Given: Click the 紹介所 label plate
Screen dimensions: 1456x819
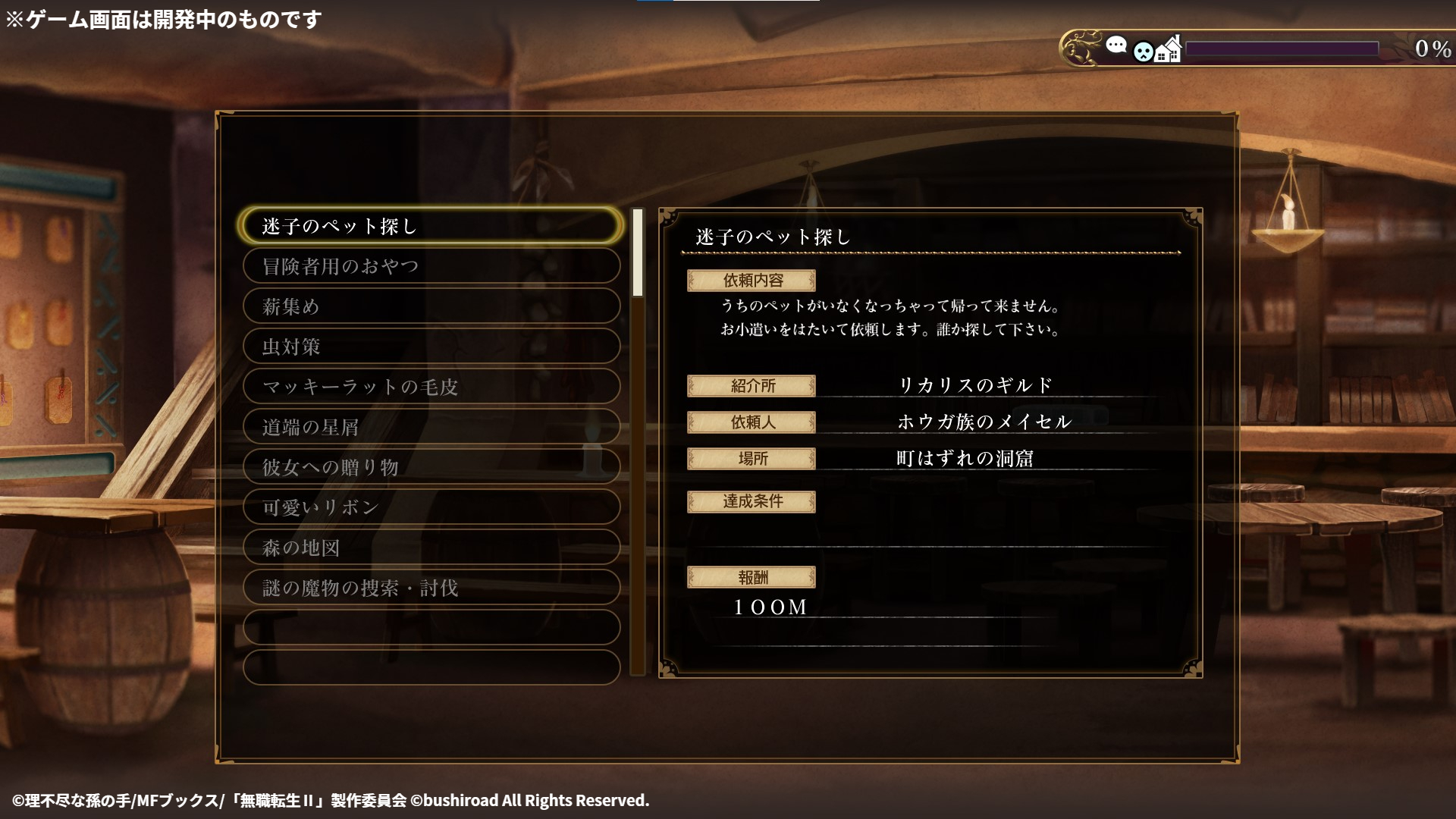Looking at the screenshot, I should tap(752, 385).
